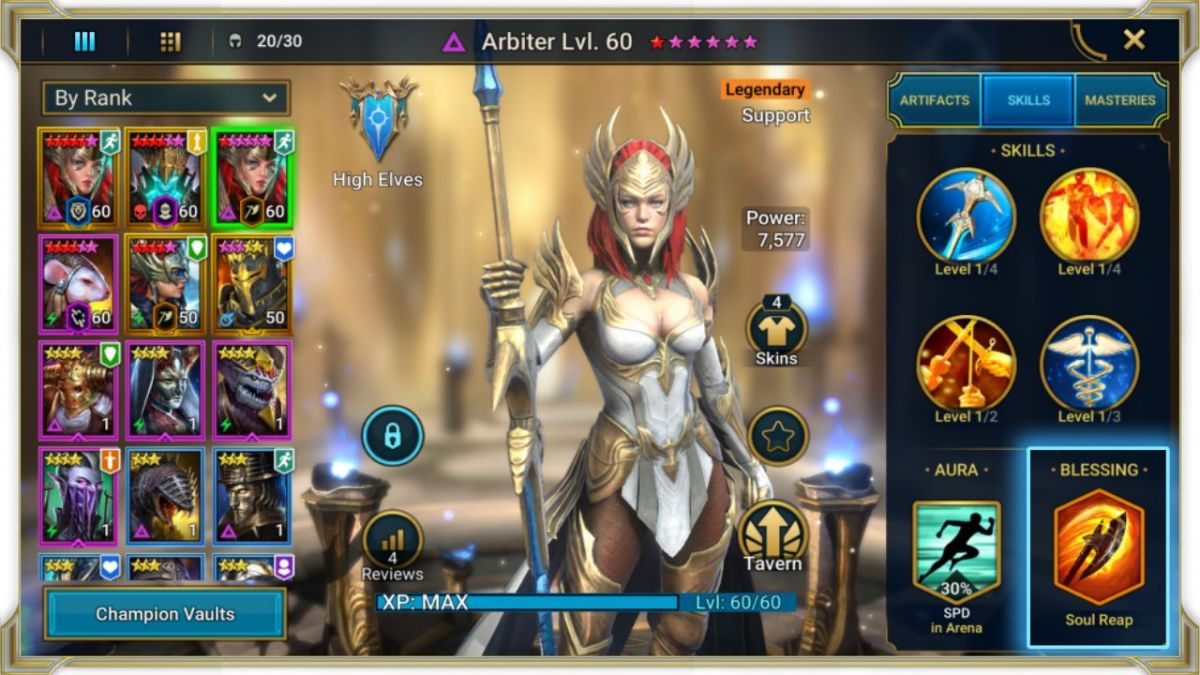The height and width of the screenshot is (675, 1200).
Task: Open the Skins button
Action: 777,330
